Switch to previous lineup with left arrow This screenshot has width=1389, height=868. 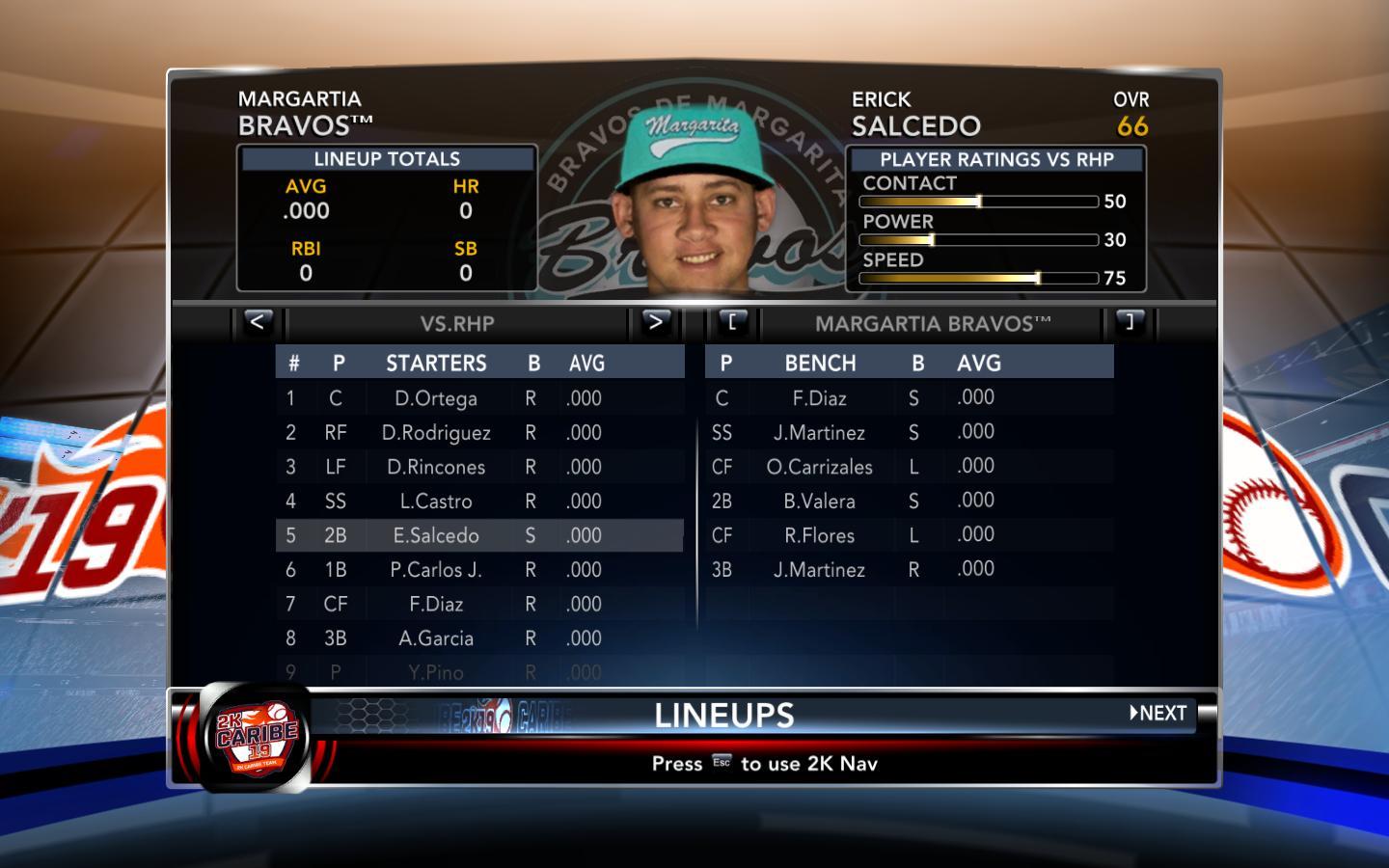point(257,322)
